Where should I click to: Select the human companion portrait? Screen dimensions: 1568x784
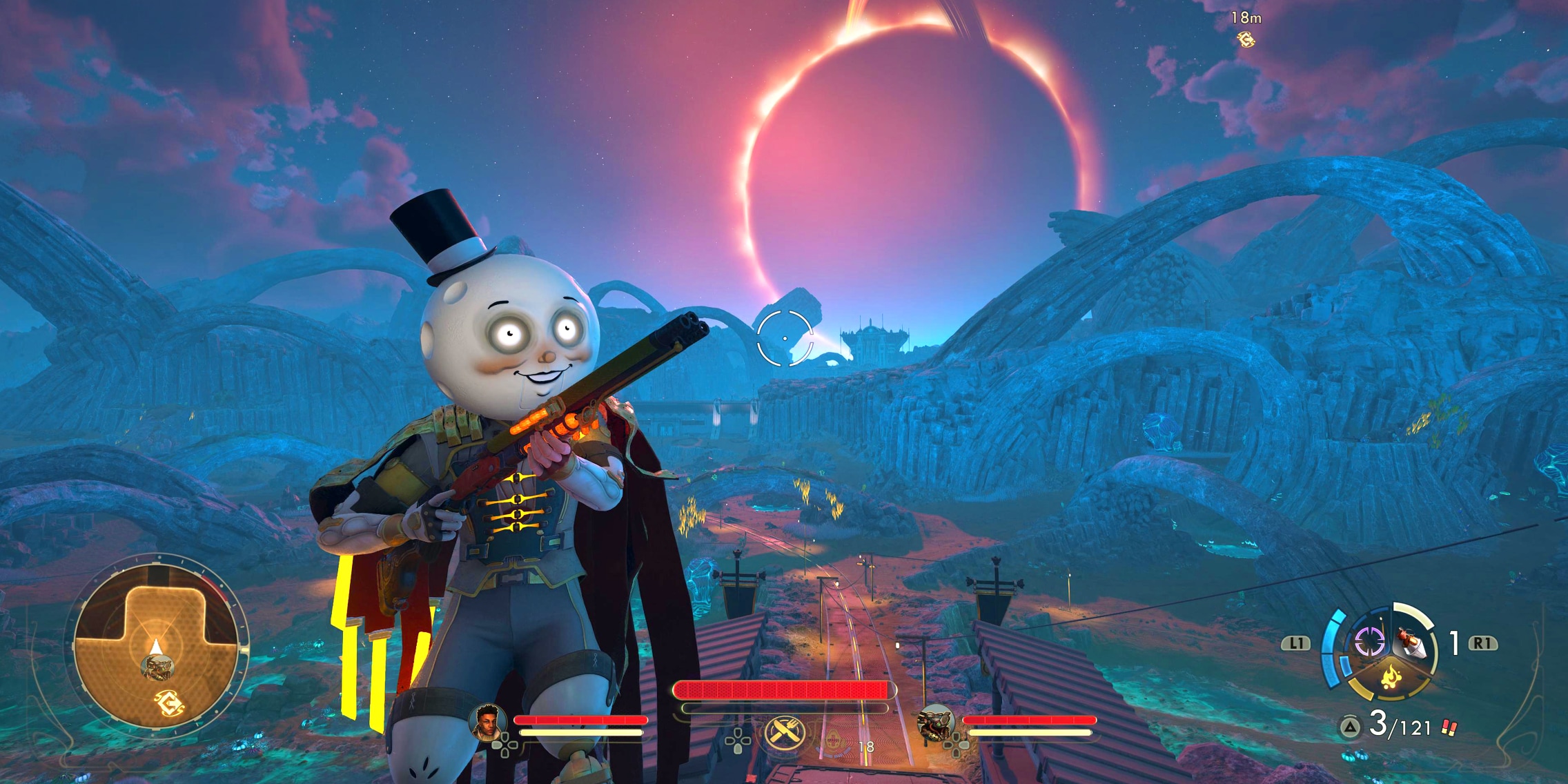click(487, 722)
